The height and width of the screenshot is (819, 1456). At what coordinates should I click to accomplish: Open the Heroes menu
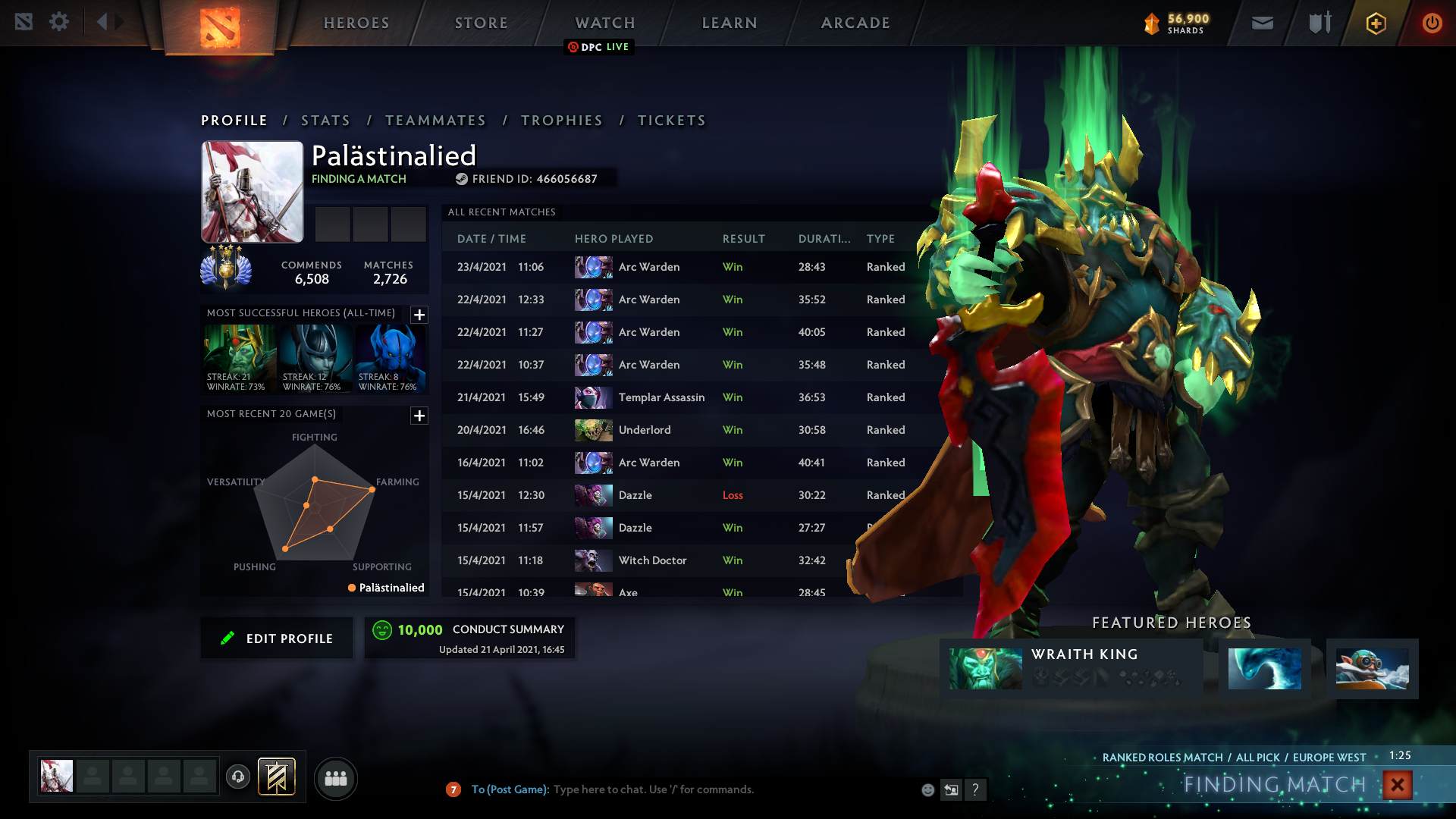[x=356, y=23]
